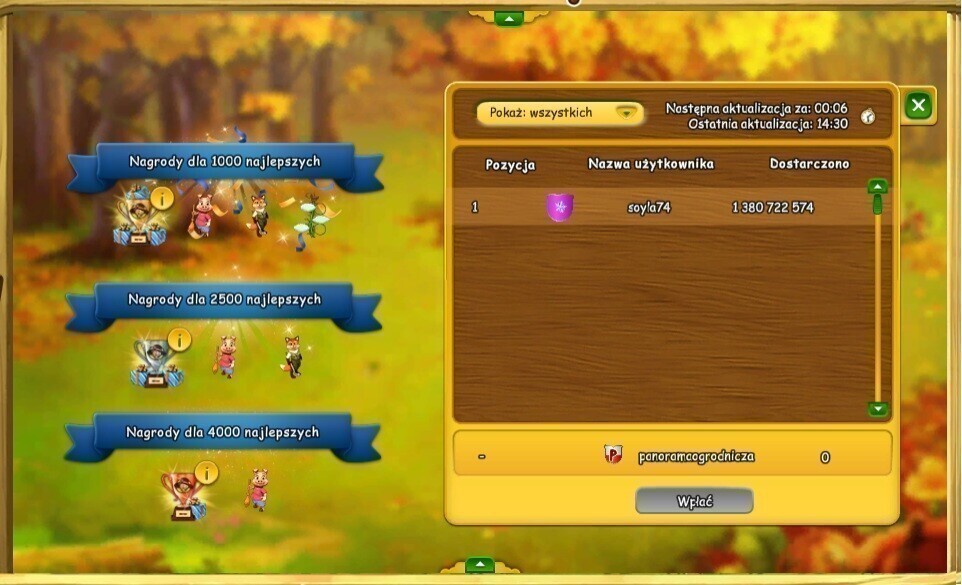Select the panoramaogrodnicza player row
Screen dimensions: 962x585
point(672,456)
